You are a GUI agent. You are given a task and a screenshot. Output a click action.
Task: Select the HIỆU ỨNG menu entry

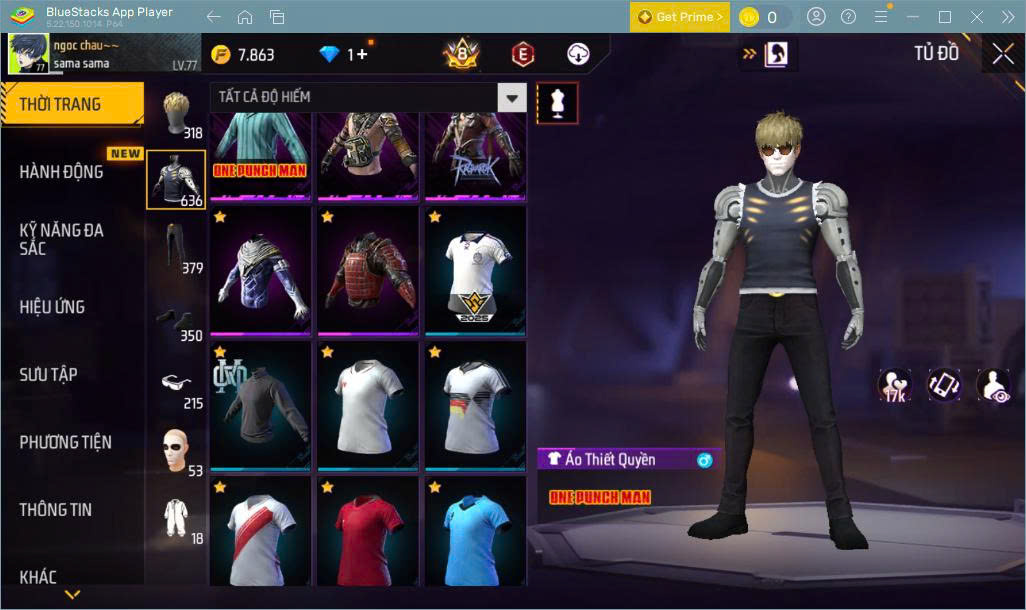point(52,307)
